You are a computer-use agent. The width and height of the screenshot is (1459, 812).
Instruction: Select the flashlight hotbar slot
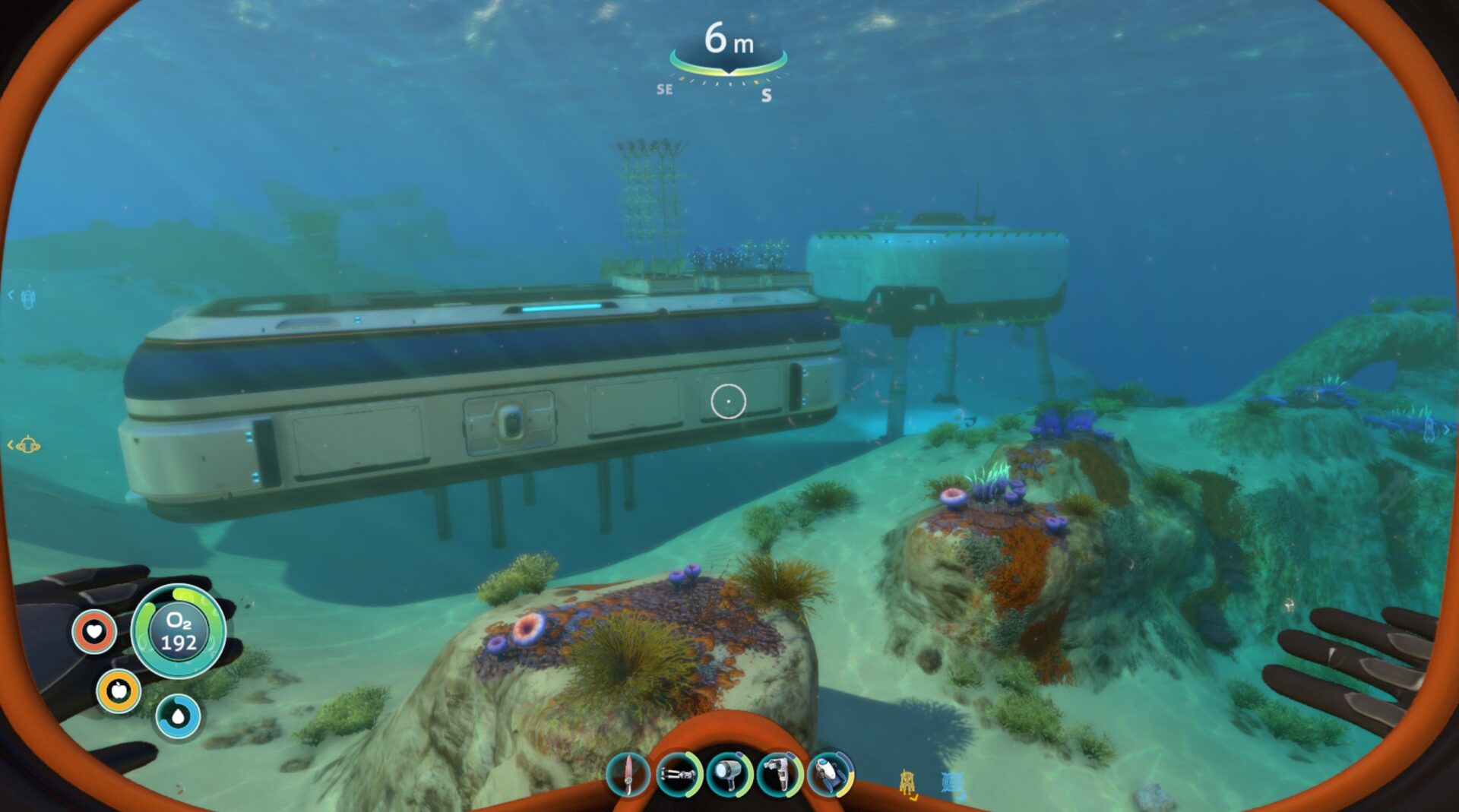click(729, 775)
